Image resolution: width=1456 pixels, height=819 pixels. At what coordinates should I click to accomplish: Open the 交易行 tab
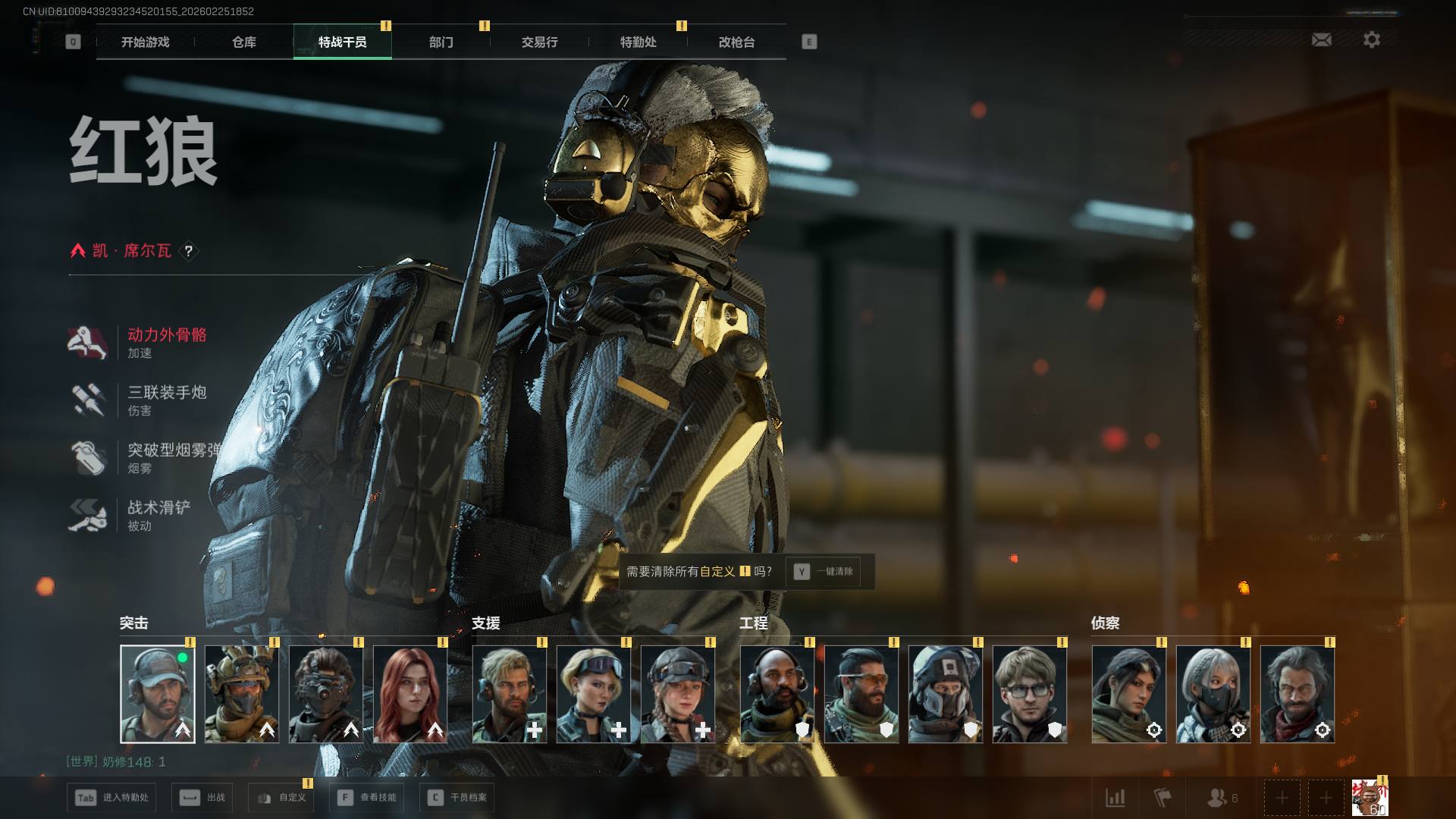[x=539, y=42]
